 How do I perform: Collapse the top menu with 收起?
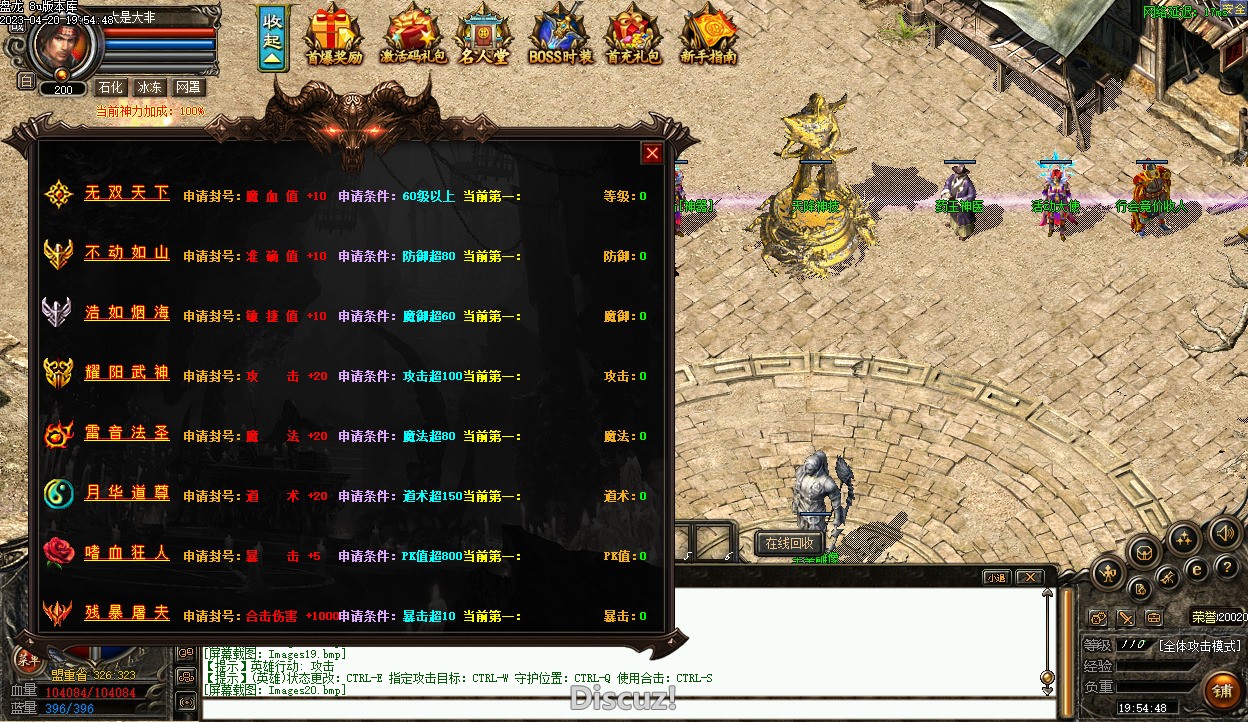pos(273,38)
